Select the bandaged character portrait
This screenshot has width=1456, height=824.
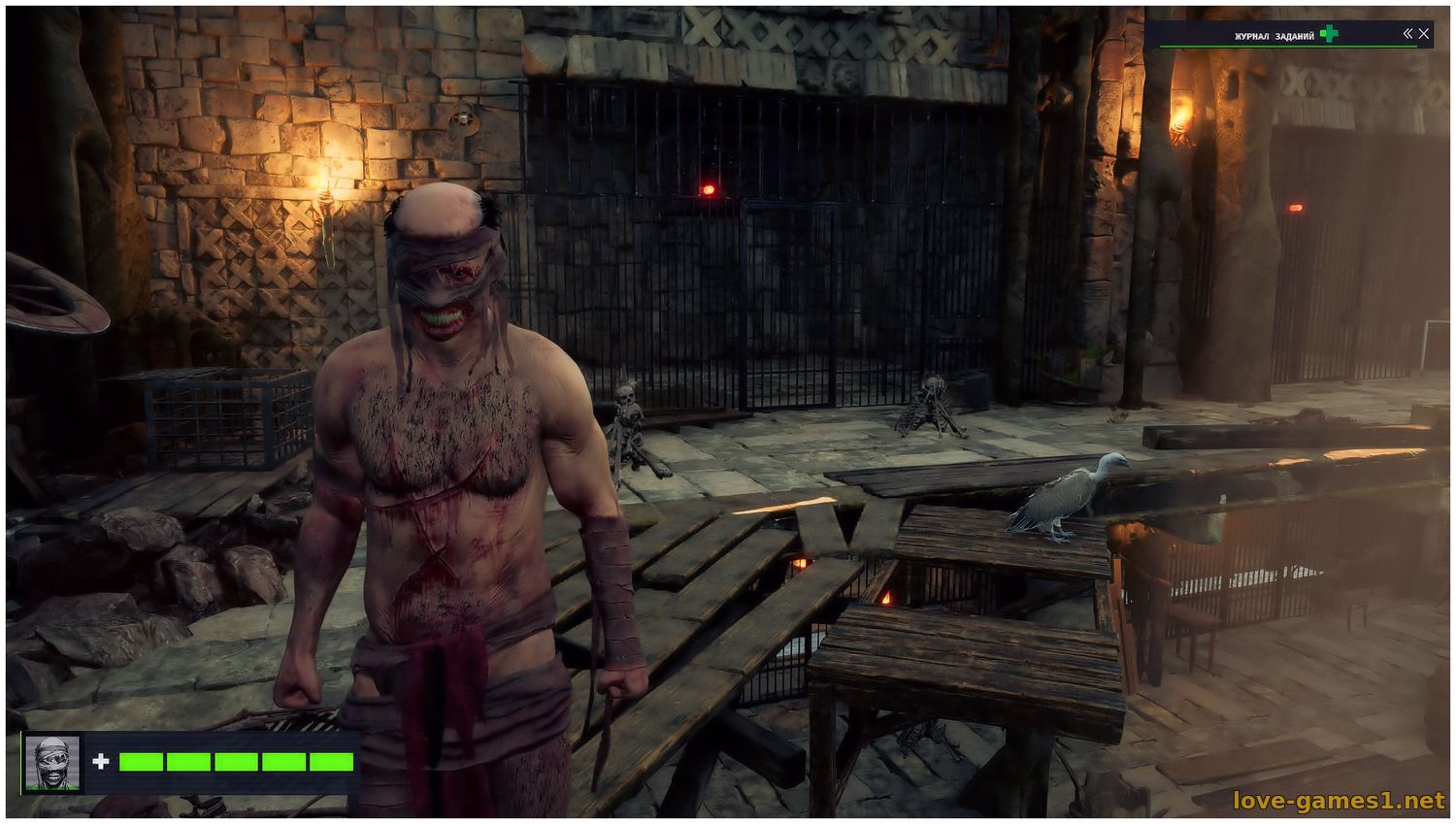click(52, 762)
